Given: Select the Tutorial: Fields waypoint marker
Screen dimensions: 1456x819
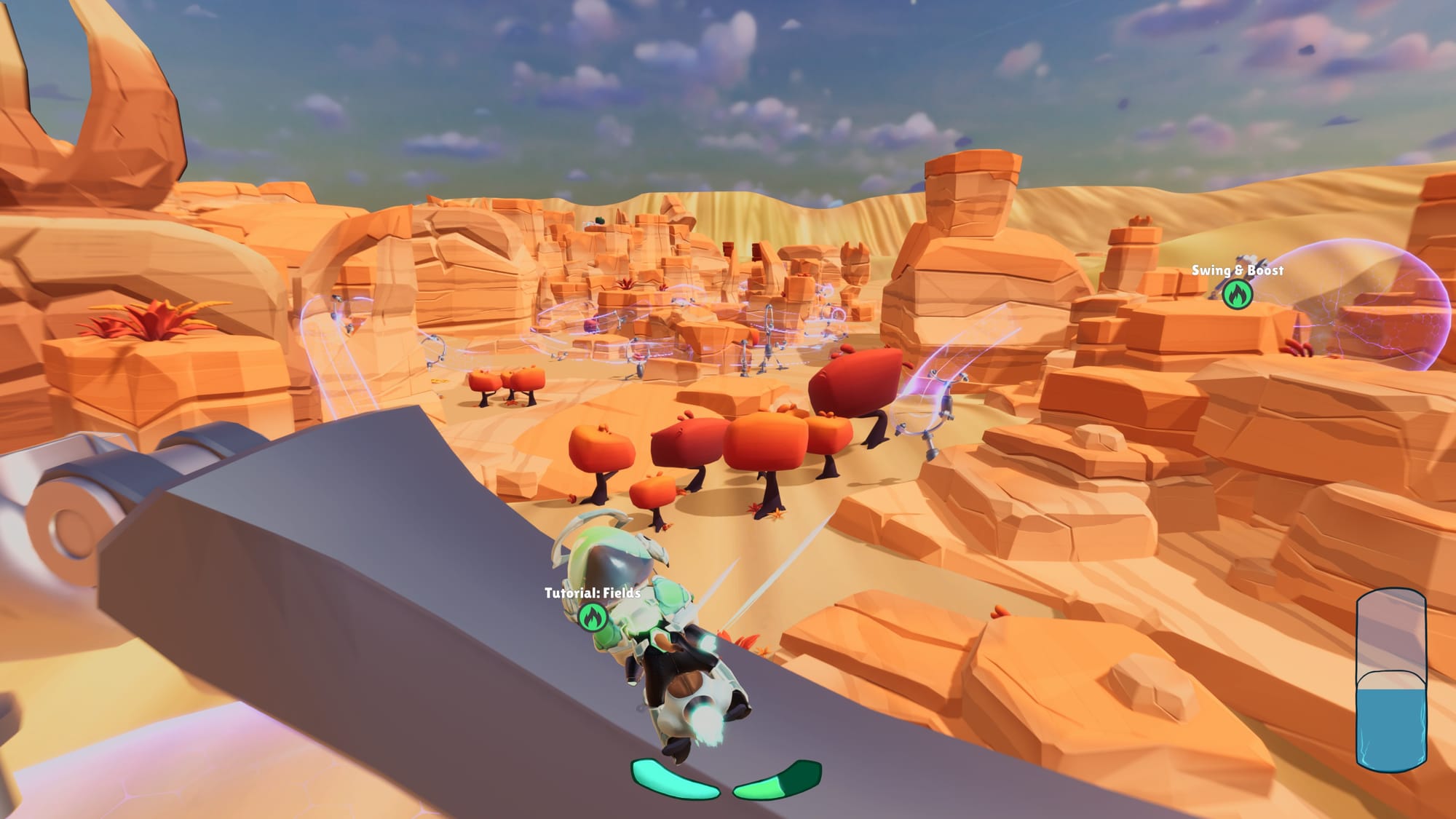Looking at the screenshot, I should click(592, 617).
